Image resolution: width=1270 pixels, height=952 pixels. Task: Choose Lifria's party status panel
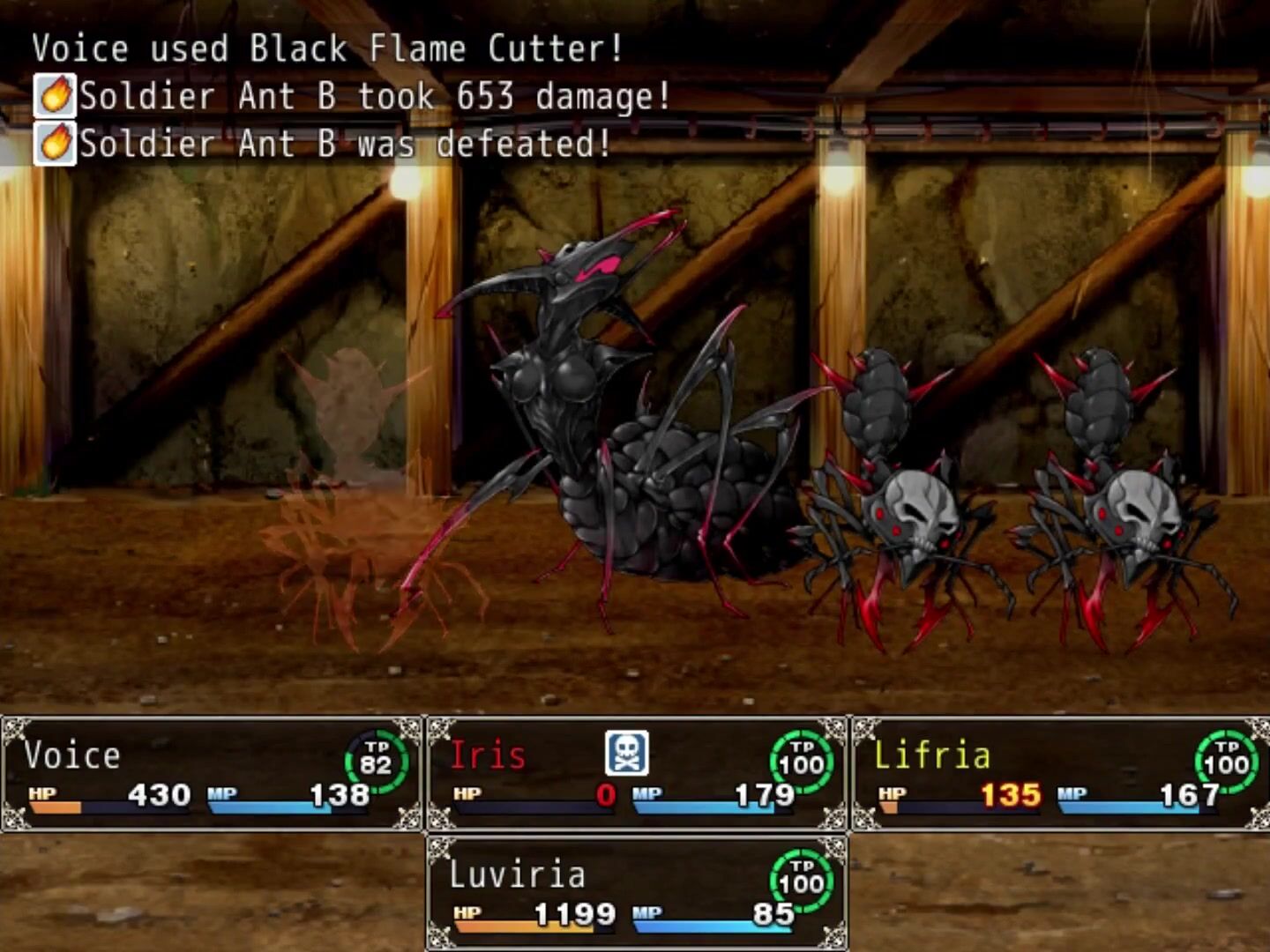(1060, 774)
